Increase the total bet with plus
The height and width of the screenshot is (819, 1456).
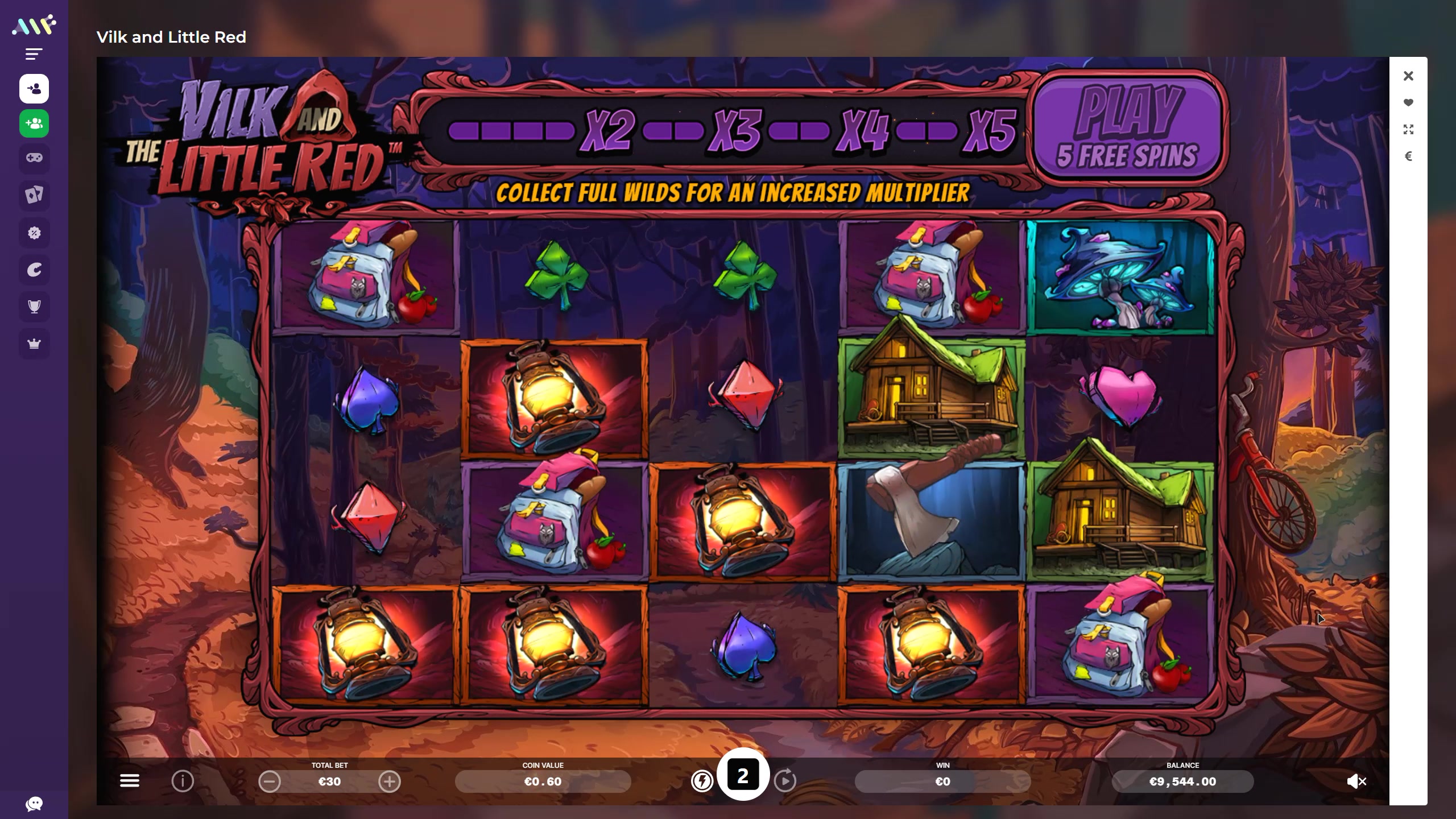(390, 781)
